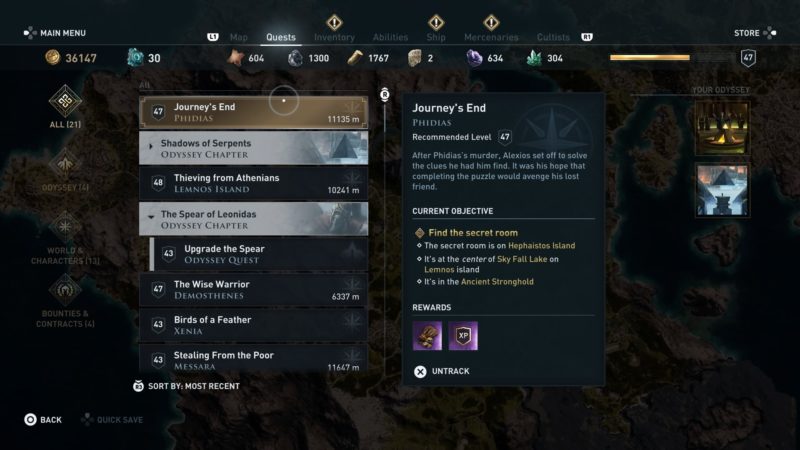Screen dimensions: 800x450
Task: Choose the Upgrade the Spear quest
Action: tap(258, 254)
